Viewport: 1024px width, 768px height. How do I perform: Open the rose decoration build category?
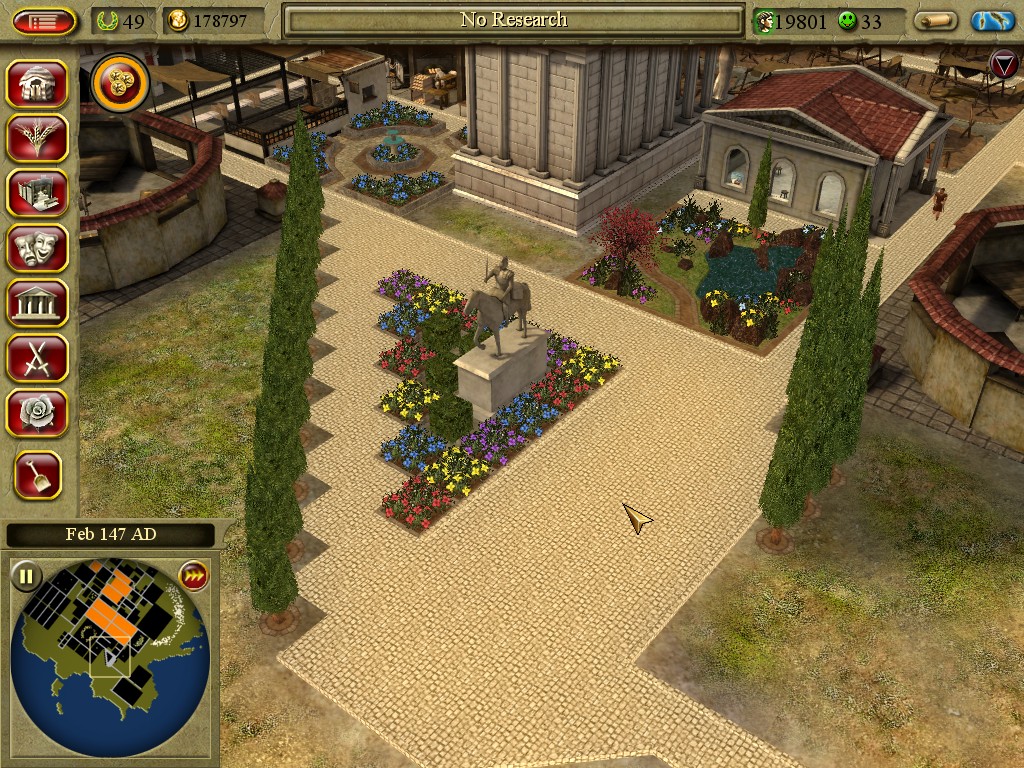click(x=37, y=412)
